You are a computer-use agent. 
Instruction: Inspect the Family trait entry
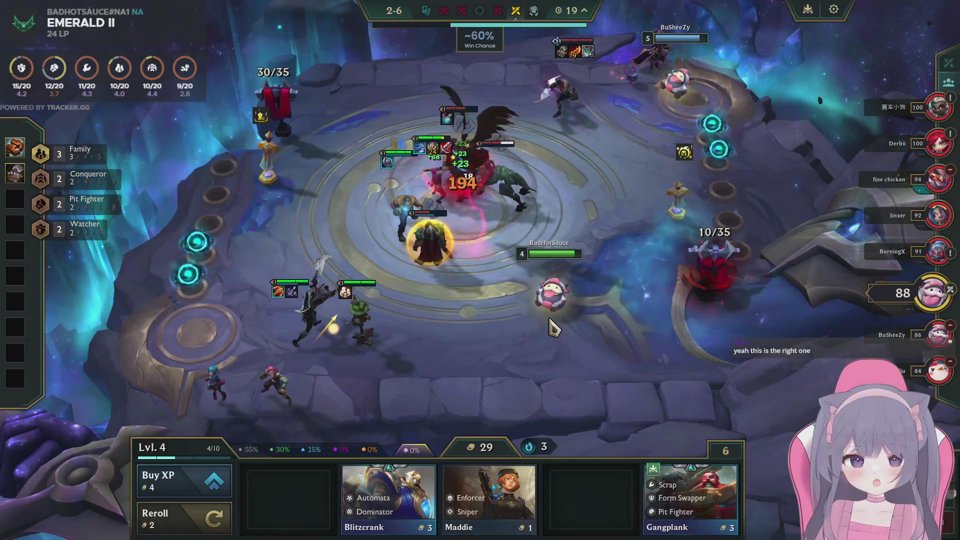coord(68,153)
